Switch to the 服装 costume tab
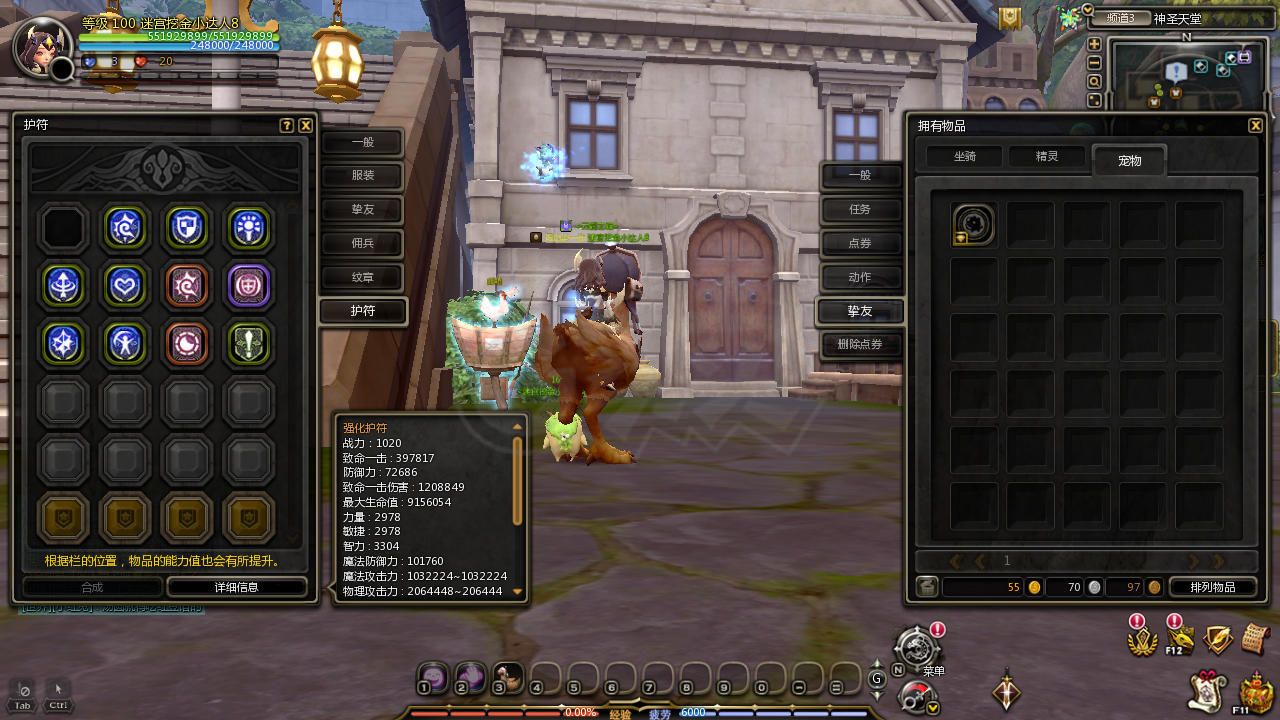 (x=362, y=177)
